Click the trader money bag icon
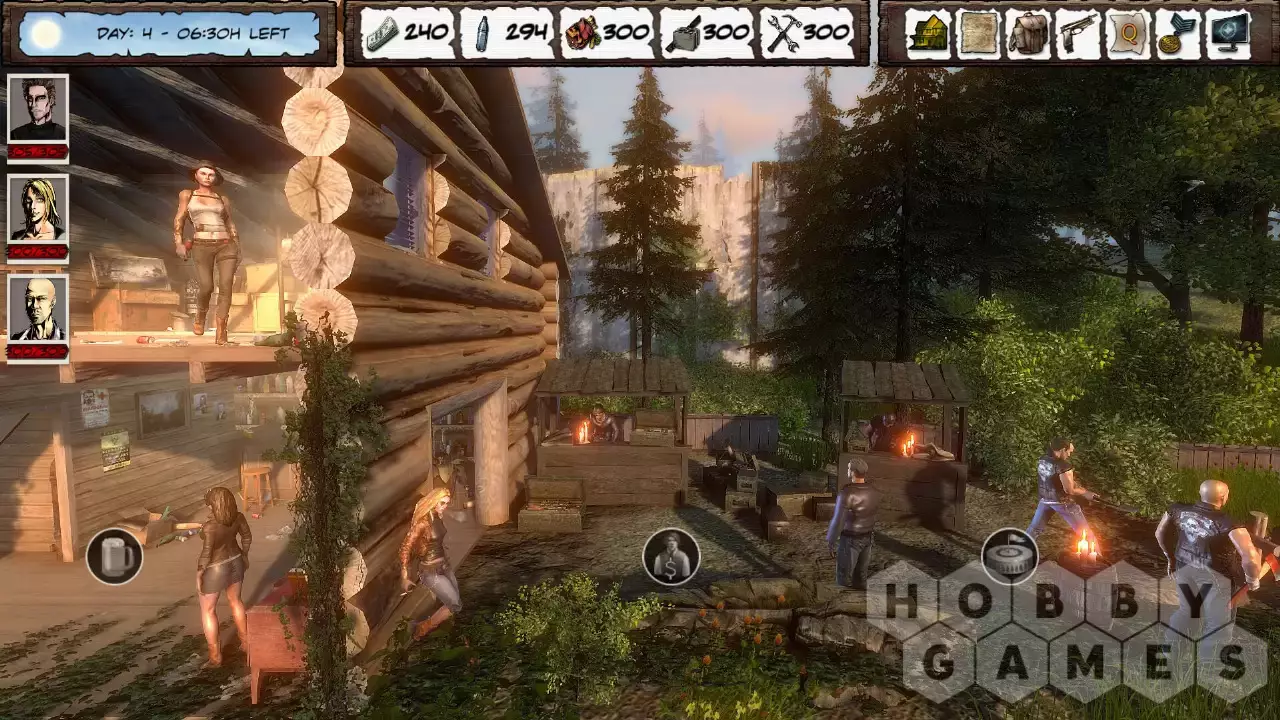Screen dimensions: 1280x720 click(671, 556)
